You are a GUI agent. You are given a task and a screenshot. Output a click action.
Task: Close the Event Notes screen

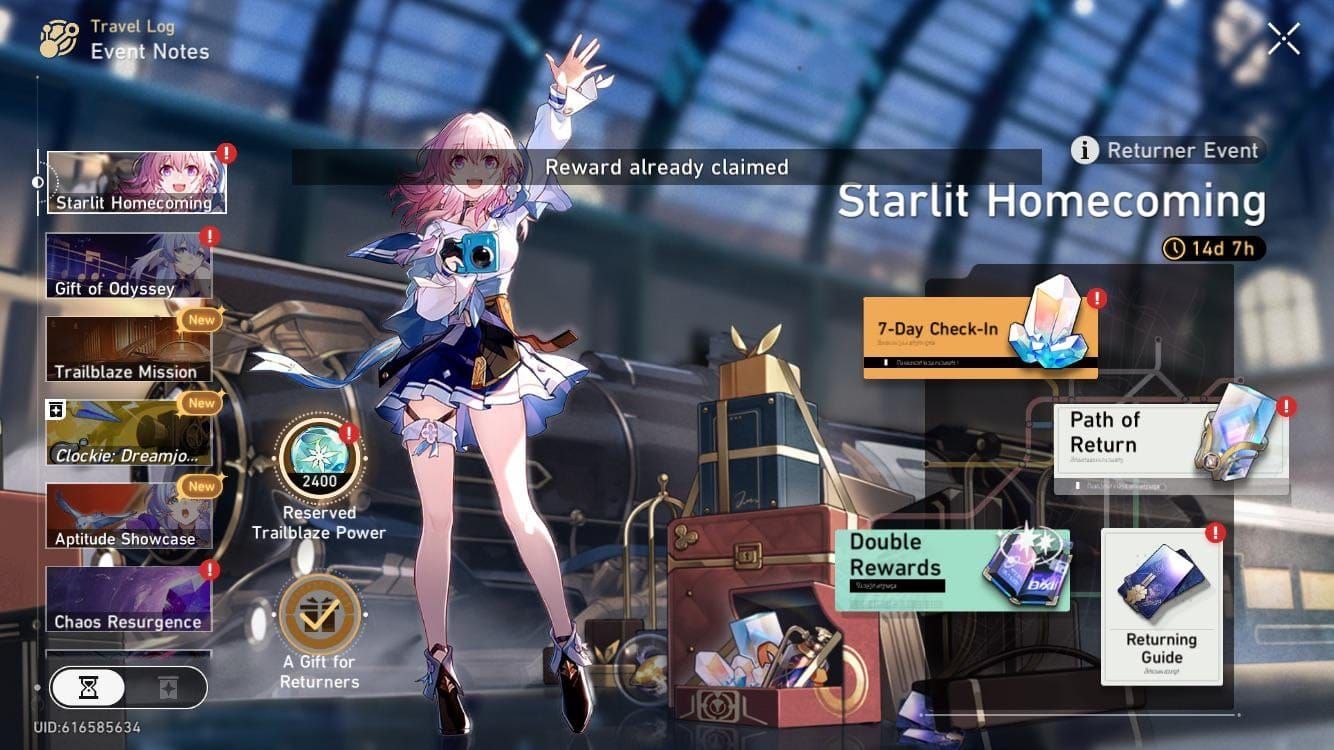click(x=1283, y=38)
